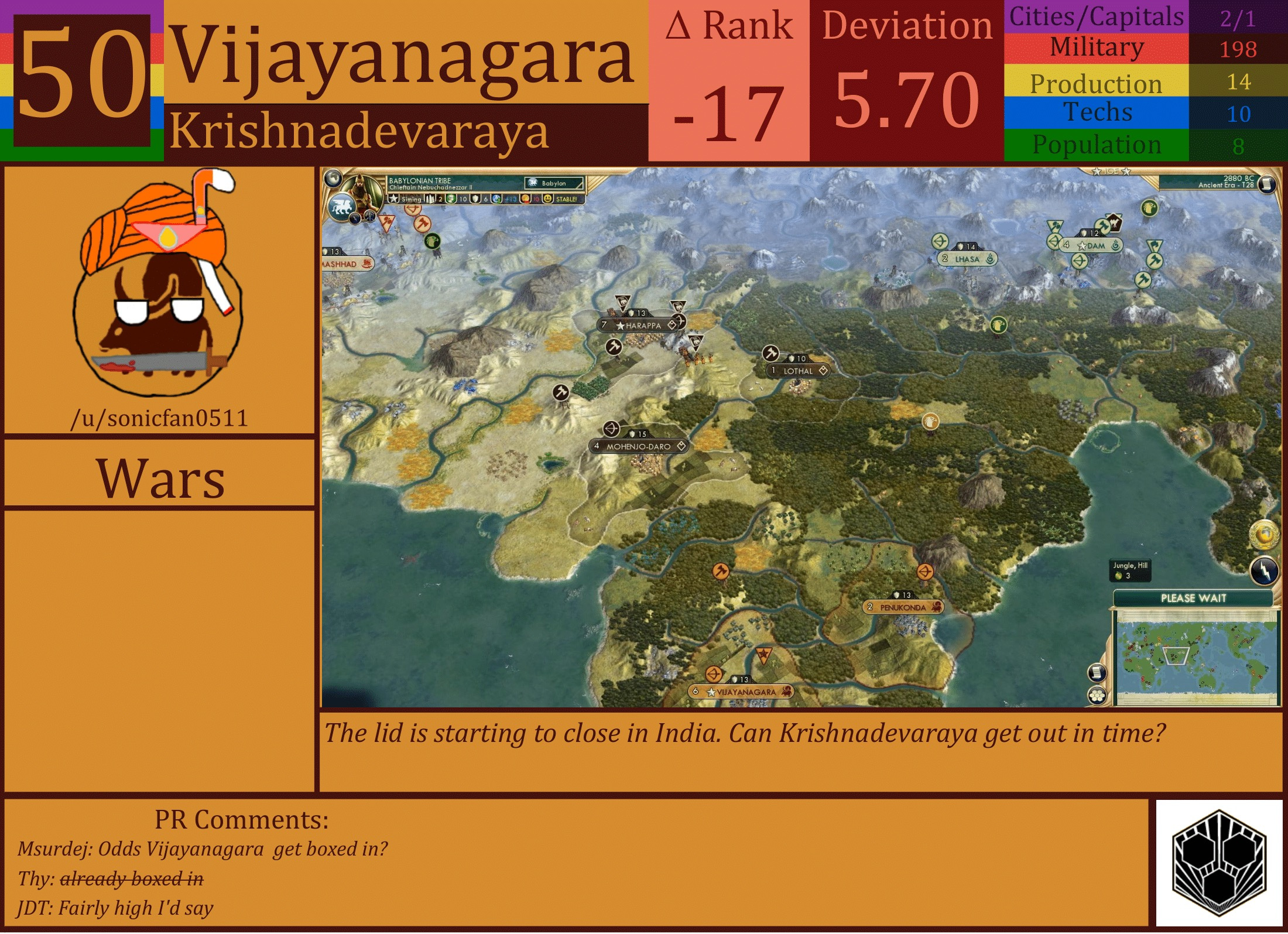Screen dimensions: 1288x934
Task: Click the gold coin icon on the resource bar
Action: point(525,199)
